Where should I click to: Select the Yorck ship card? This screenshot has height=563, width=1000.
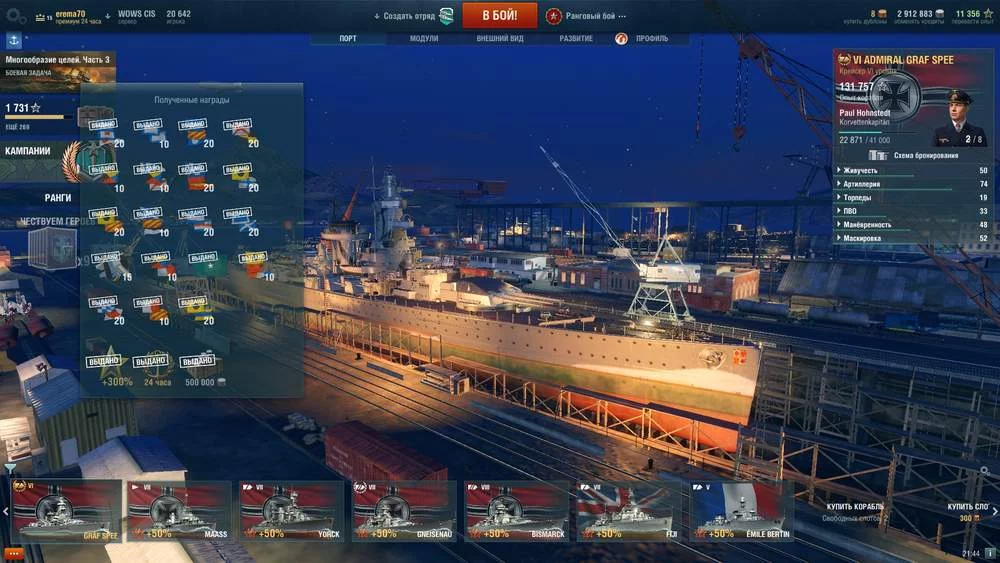tap(292, 511)
